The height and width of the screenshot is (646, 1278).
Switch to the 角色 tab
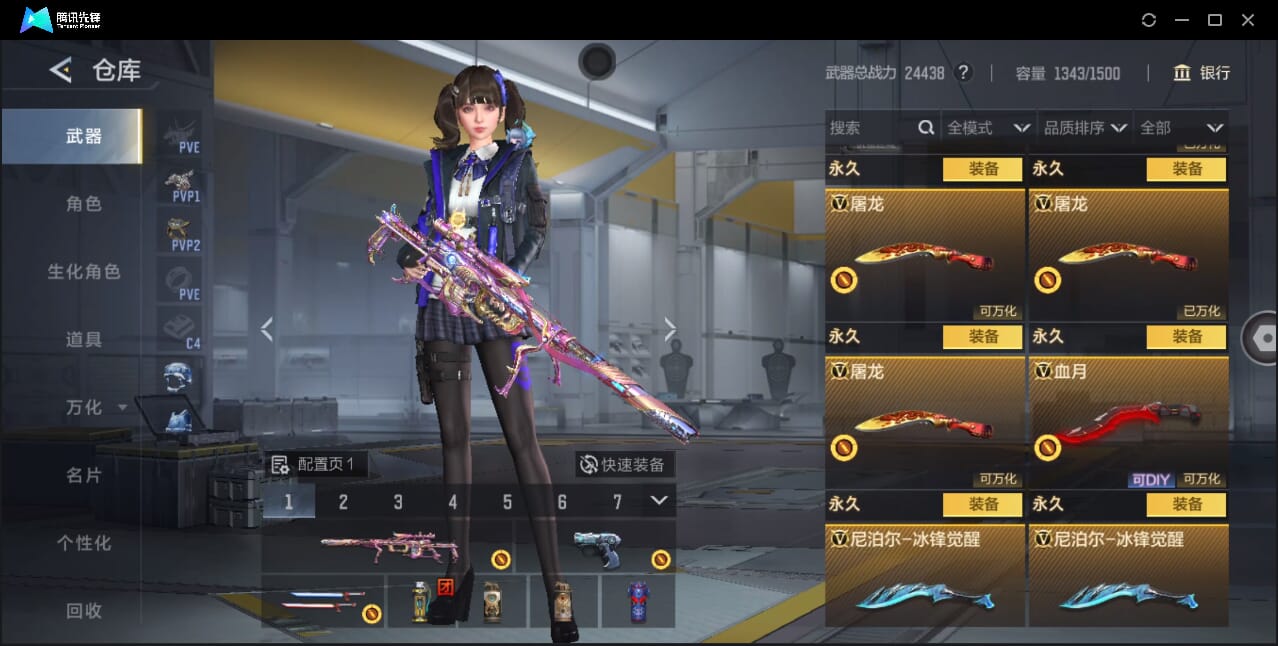(84, 204)
